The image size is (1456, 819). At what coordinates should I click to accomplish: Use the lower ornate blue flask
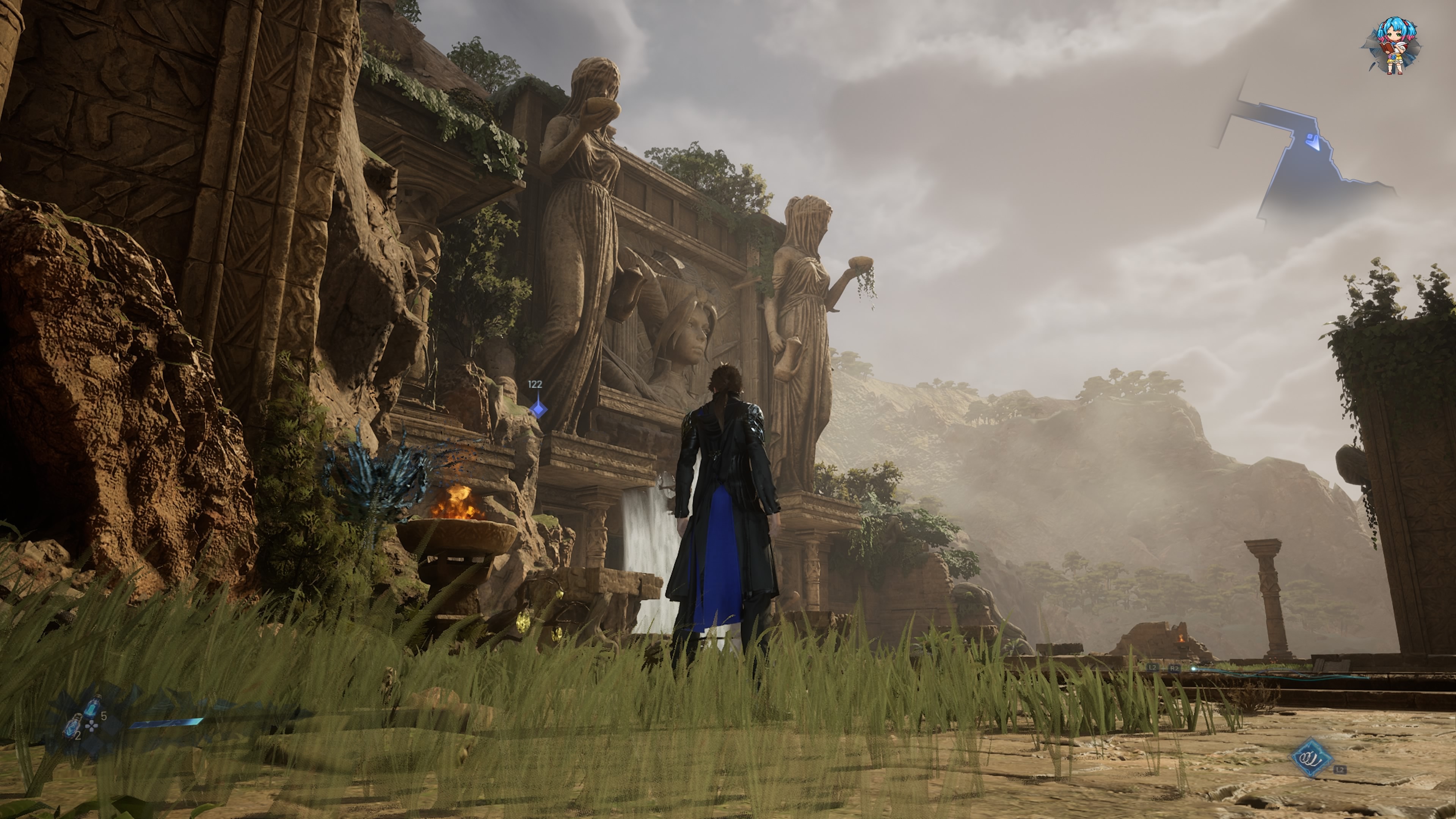[x=72, y=725]
